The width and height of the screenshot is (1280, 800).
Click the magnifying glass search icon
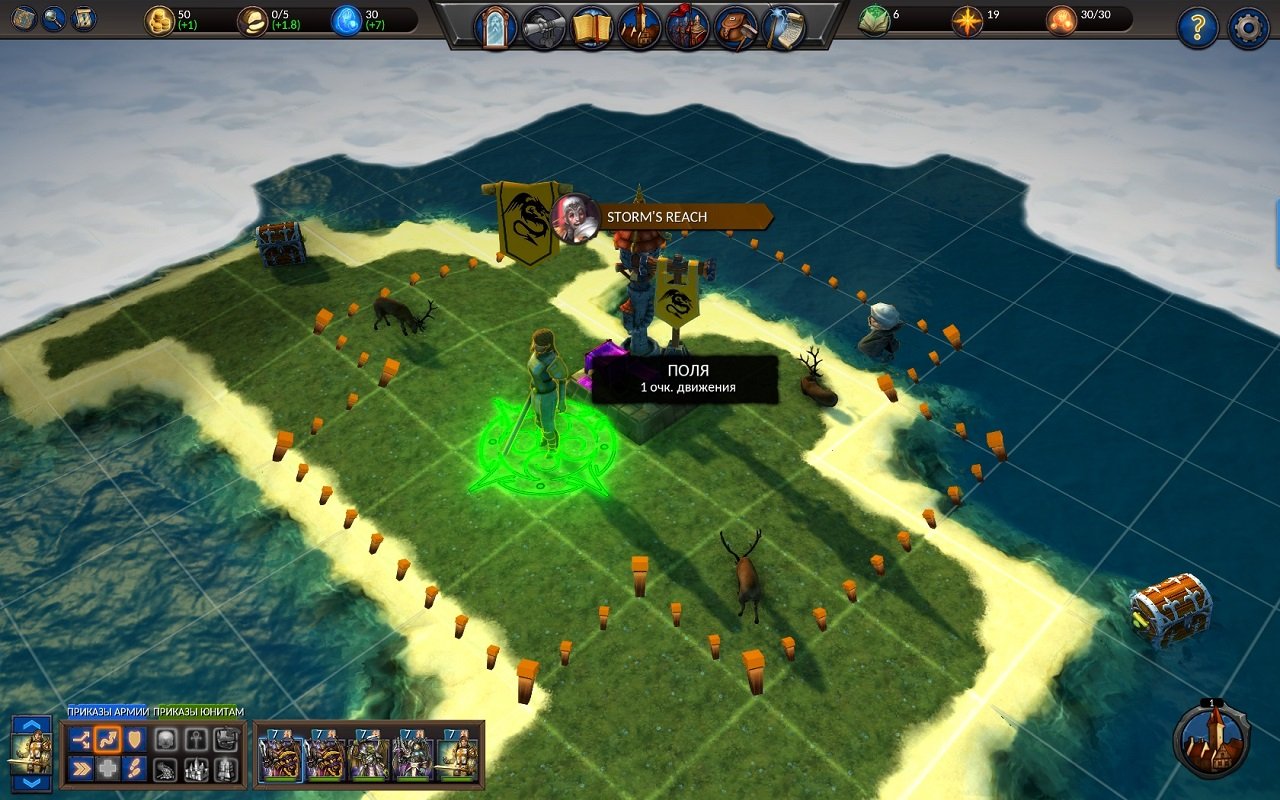[54, 18]
